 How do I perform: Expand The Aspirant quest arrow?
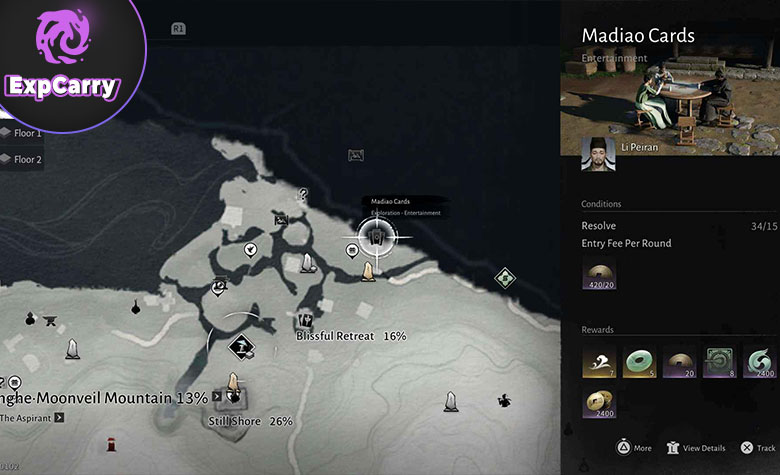(59, 418)
